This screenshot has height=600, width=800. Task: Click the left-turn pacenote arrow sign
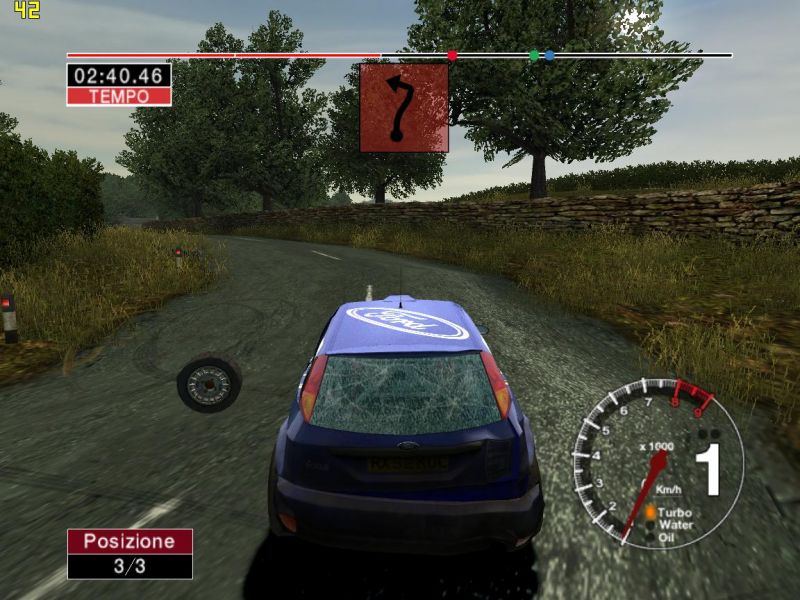point(404,108)
